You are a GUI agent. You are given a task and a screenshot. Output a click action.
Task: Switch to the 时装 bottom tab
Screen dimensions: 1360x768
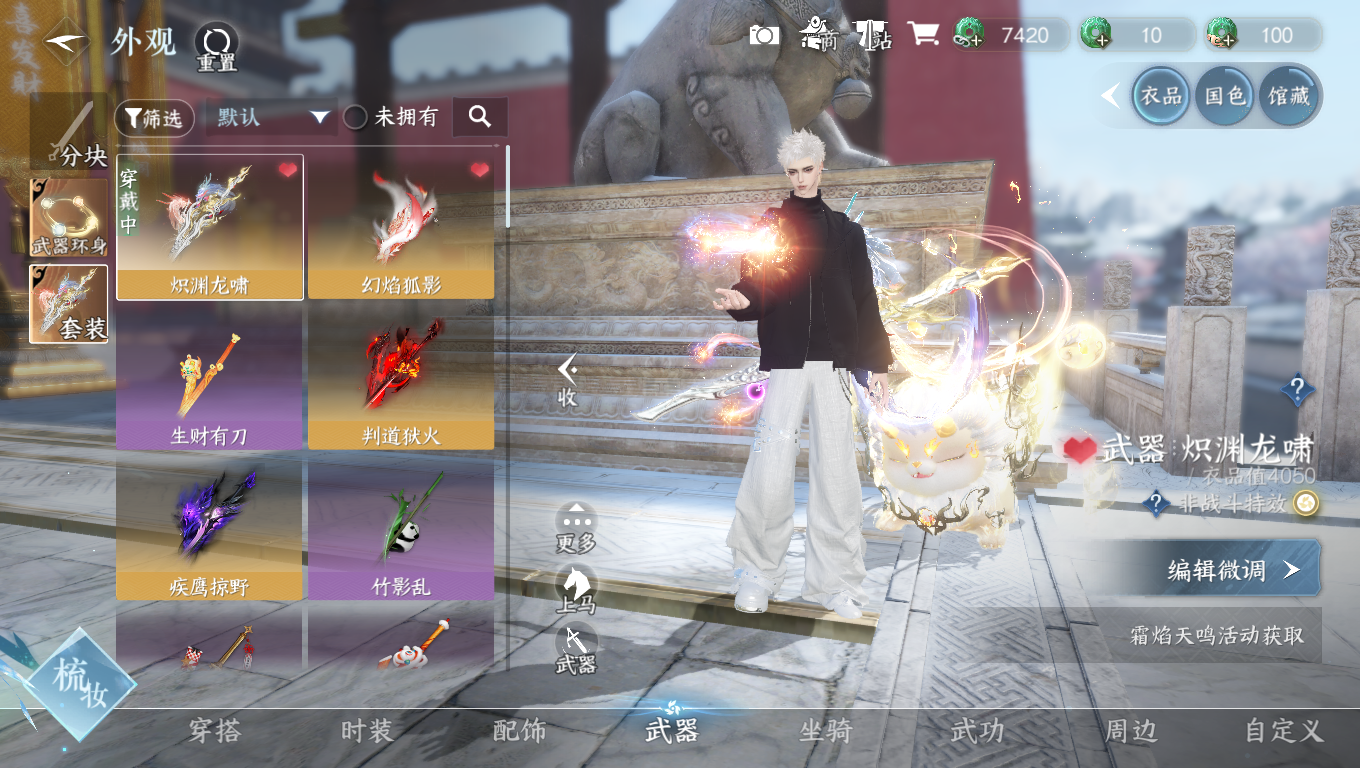tap(367, 731)
